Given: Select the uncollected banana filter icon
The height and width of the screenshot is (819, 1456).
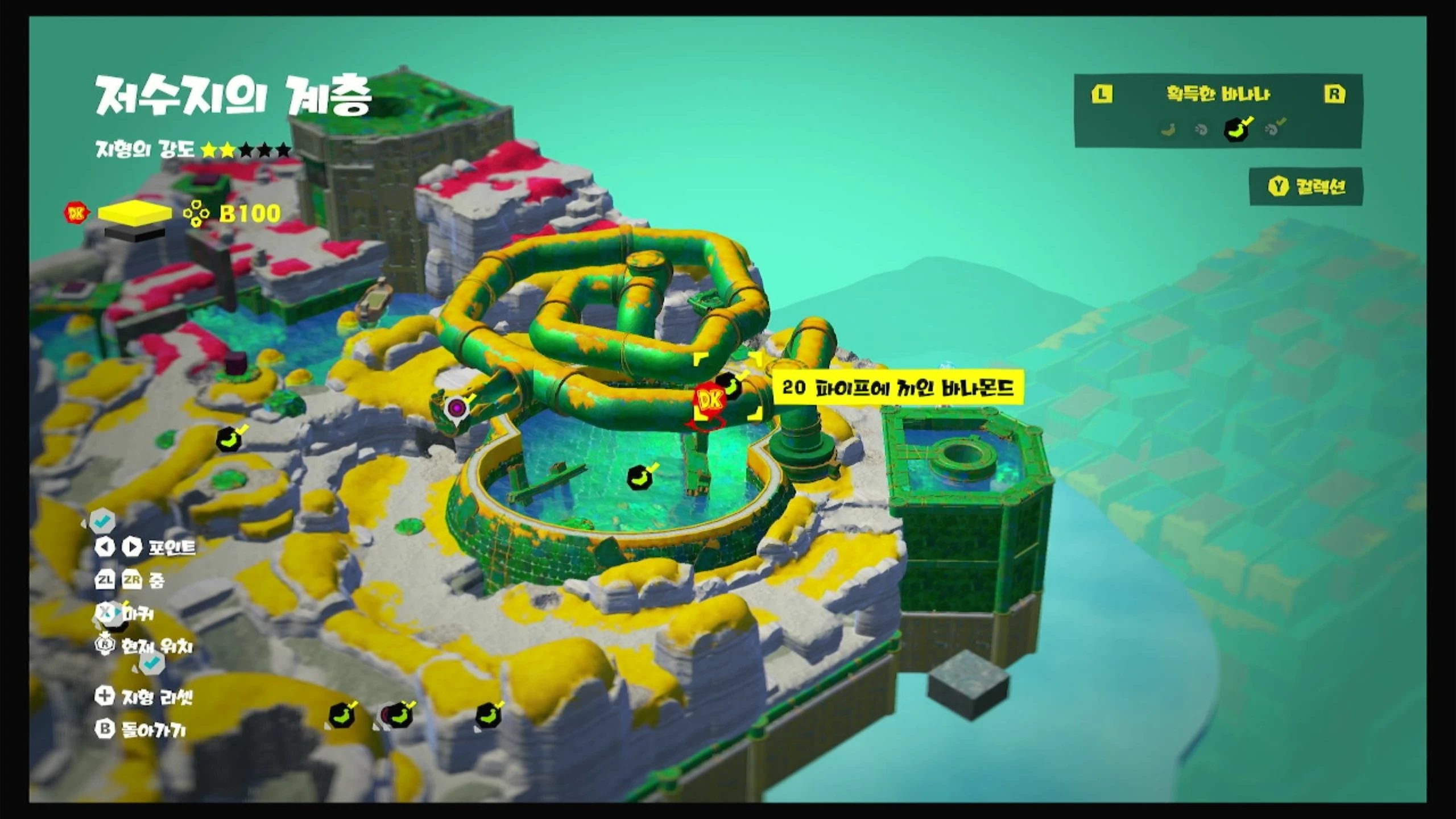Looking at the screenshot, I should 1168,130.
